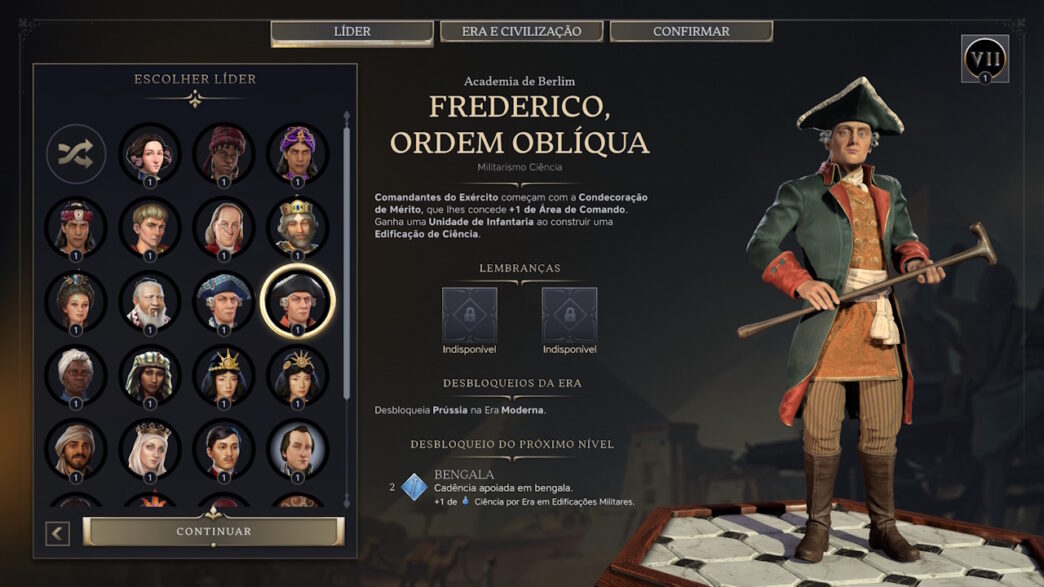Screen dimensions: 1044x587
Task: Pick Isabella with the crown and white veil
Action: (150, 449)
